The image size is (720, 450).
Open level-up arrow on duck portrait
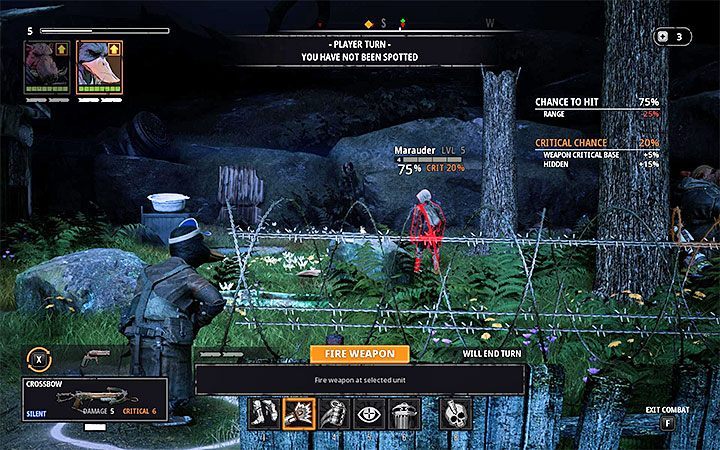[113, 47]
